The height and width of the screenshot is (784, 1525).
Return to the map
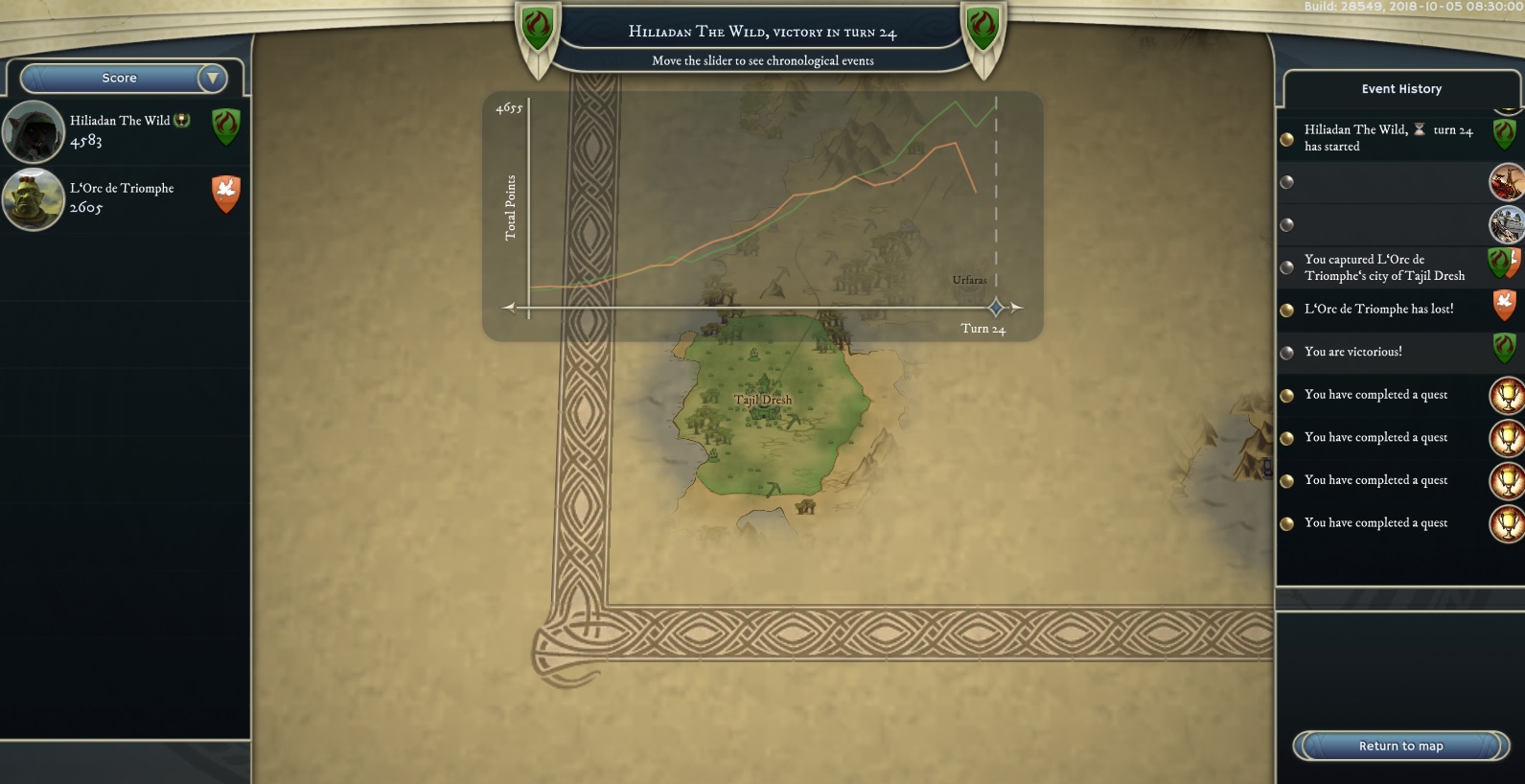pyautogui.click(x=1400, y=746)
